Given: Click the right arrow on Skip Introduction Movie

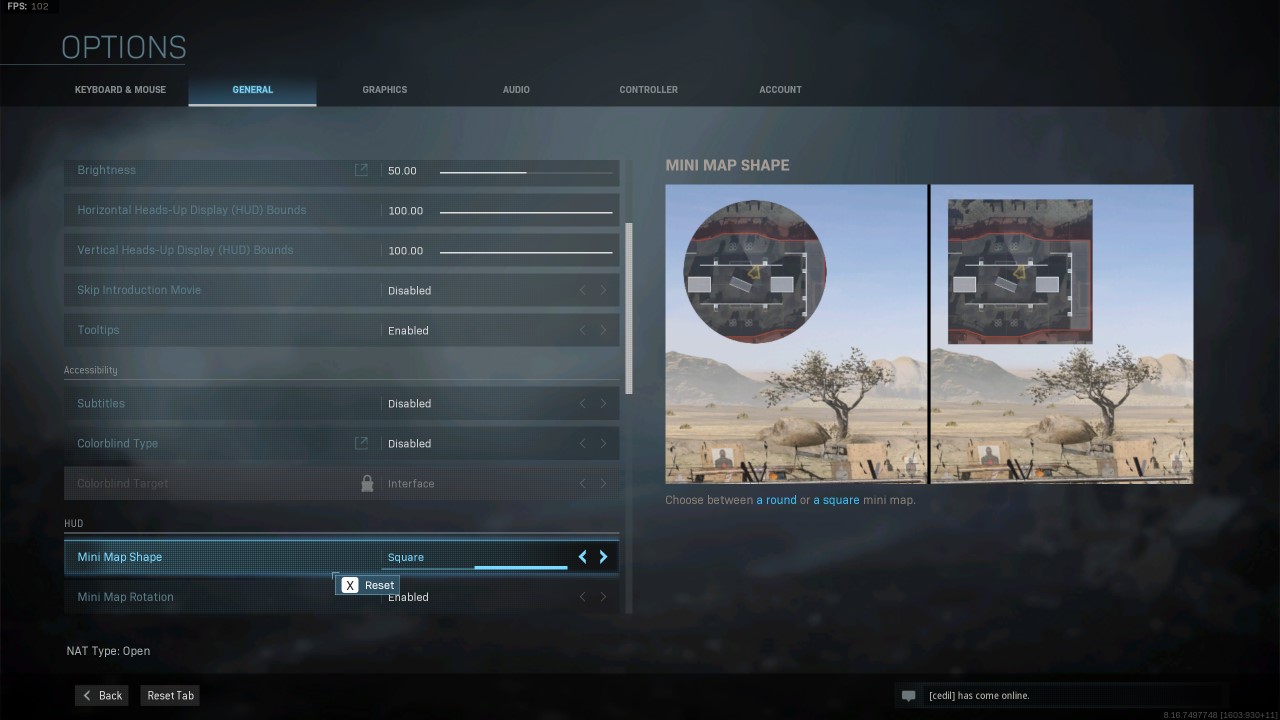Looking at the screenshot, I should [603, 290].
